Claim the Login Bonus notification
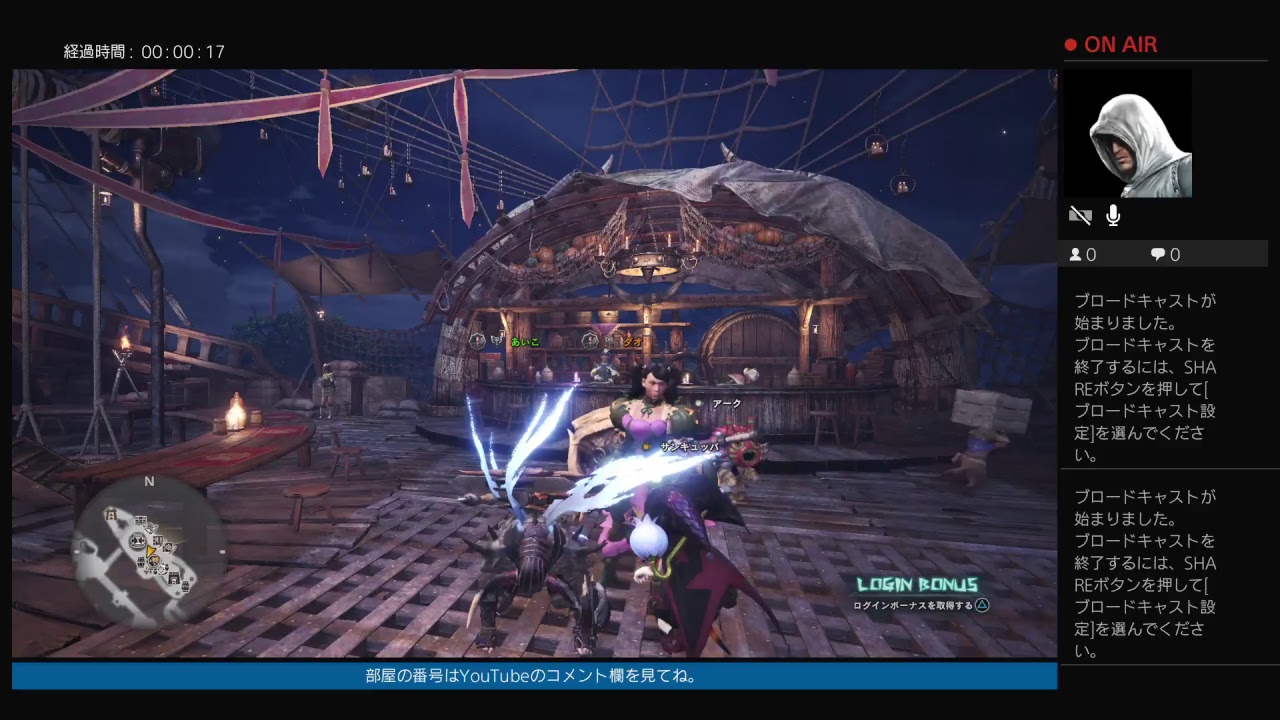This screenshot has width=1280, height=720. 919,593
